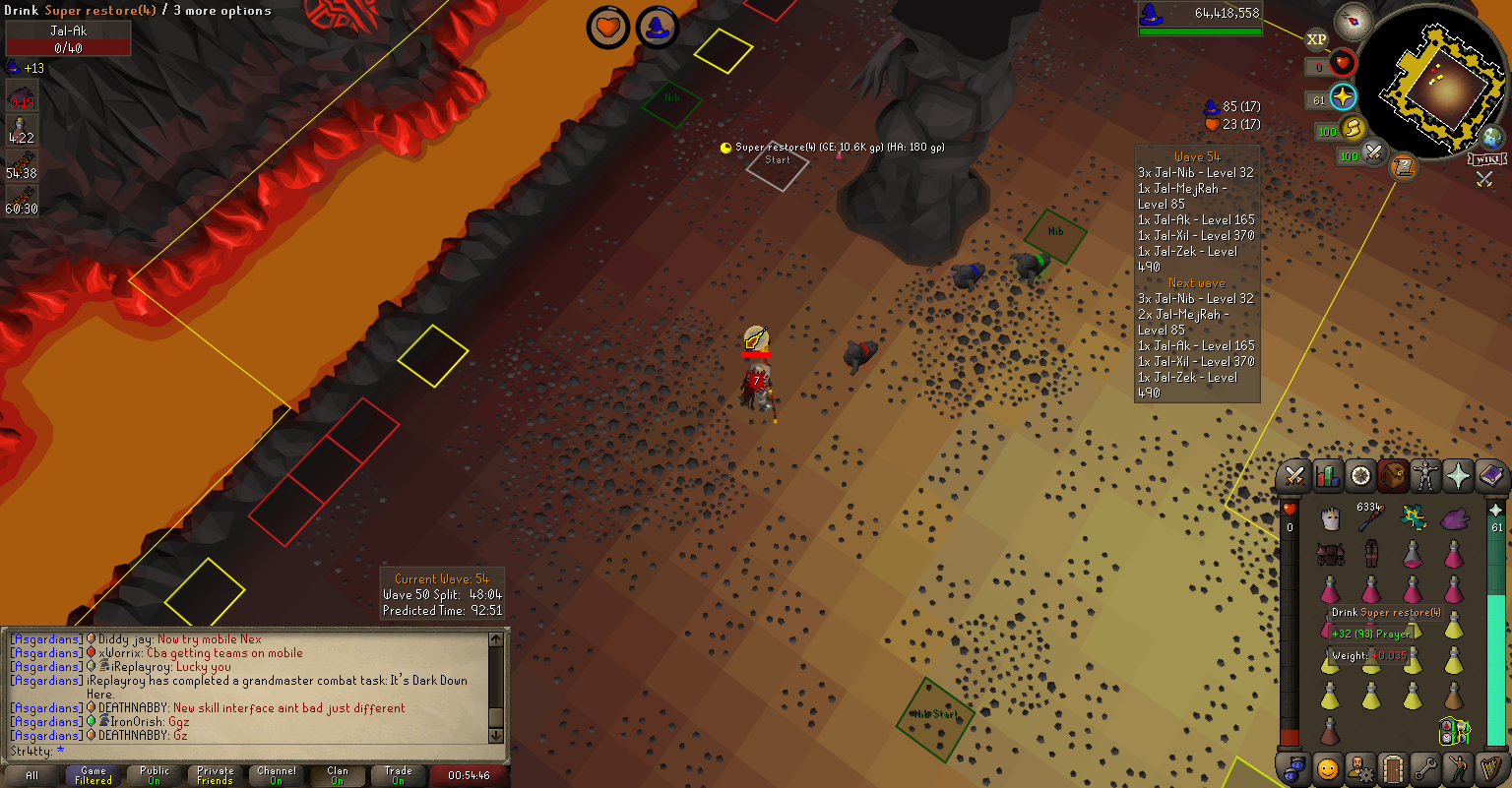Open the Music Player harp tab

pyautogui.click(x=1491, y=767)
